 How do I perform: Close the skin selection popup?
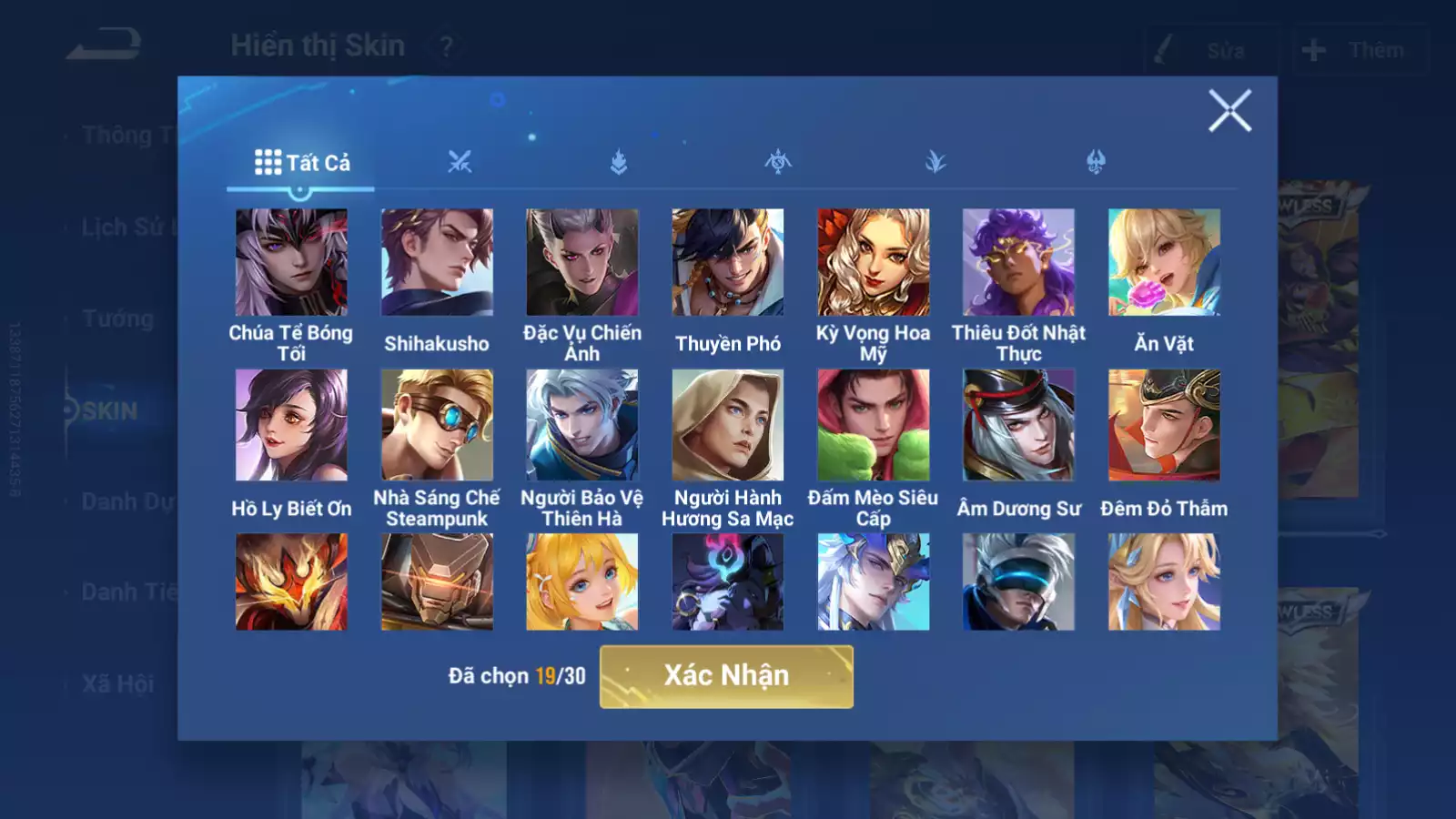[1229, 111]
